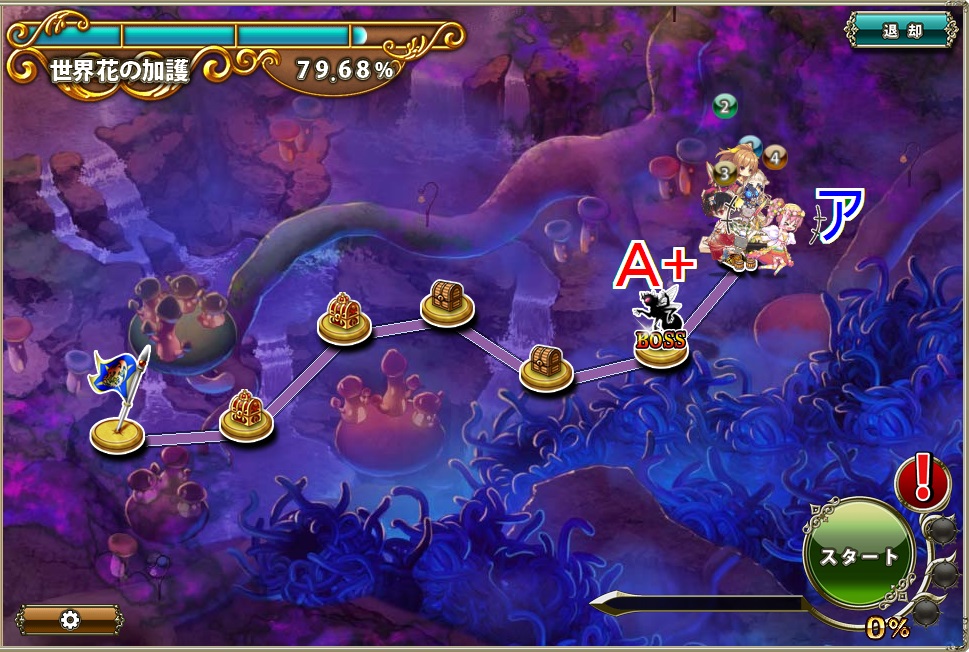
Task: Click the 退却 retreat button
Action: point(901,30)
